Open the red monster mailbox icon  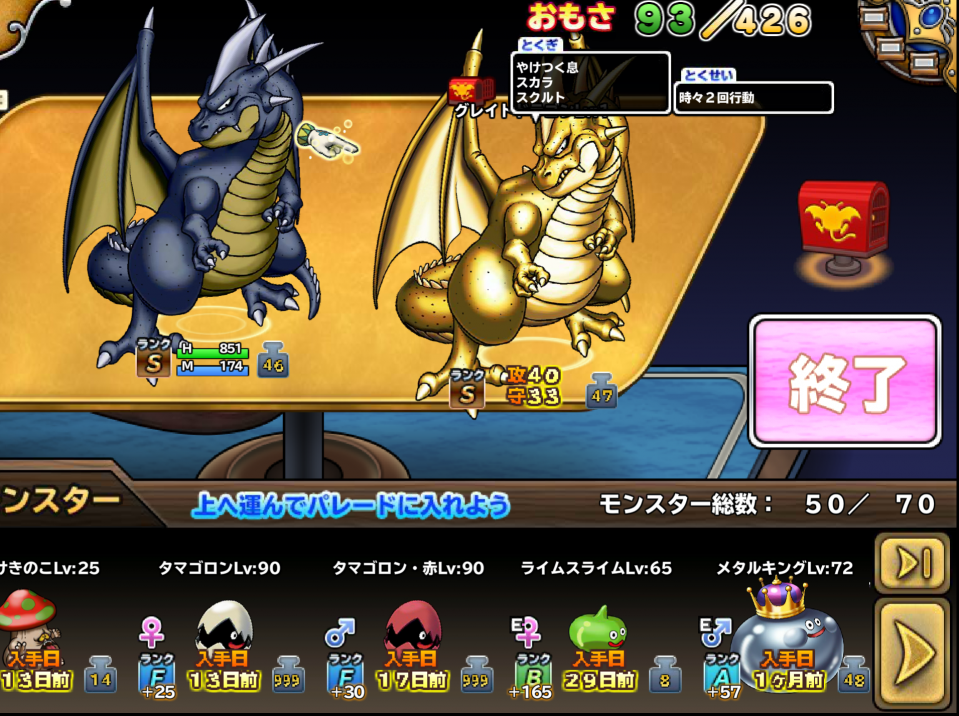pos(842,220)
